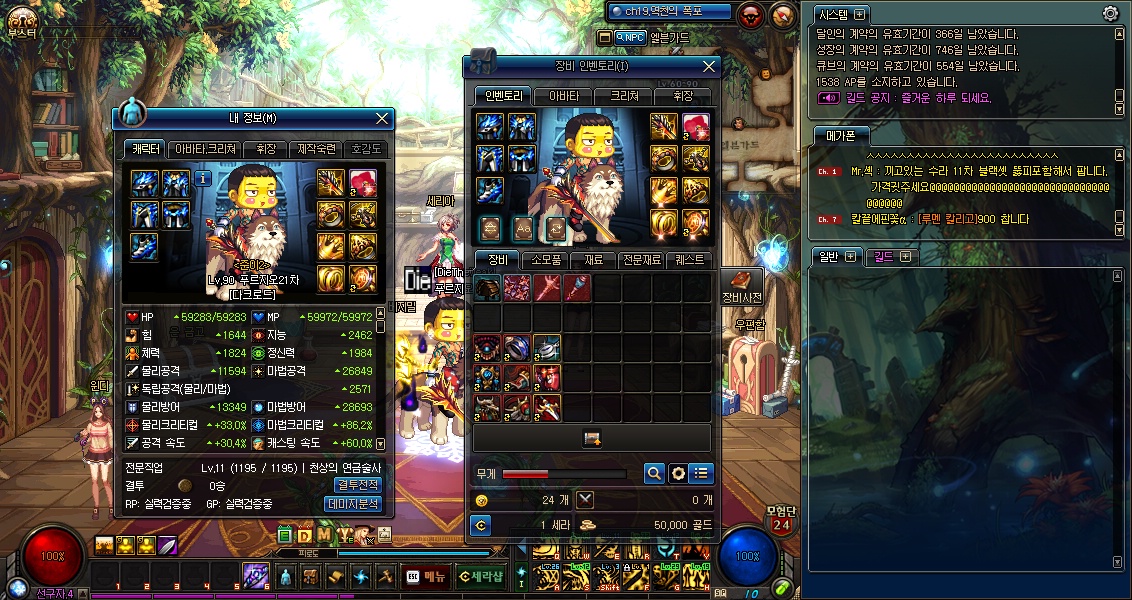1132x600 pixels.
Task: Show the 재료 materials tab
Action: point(593,259)
